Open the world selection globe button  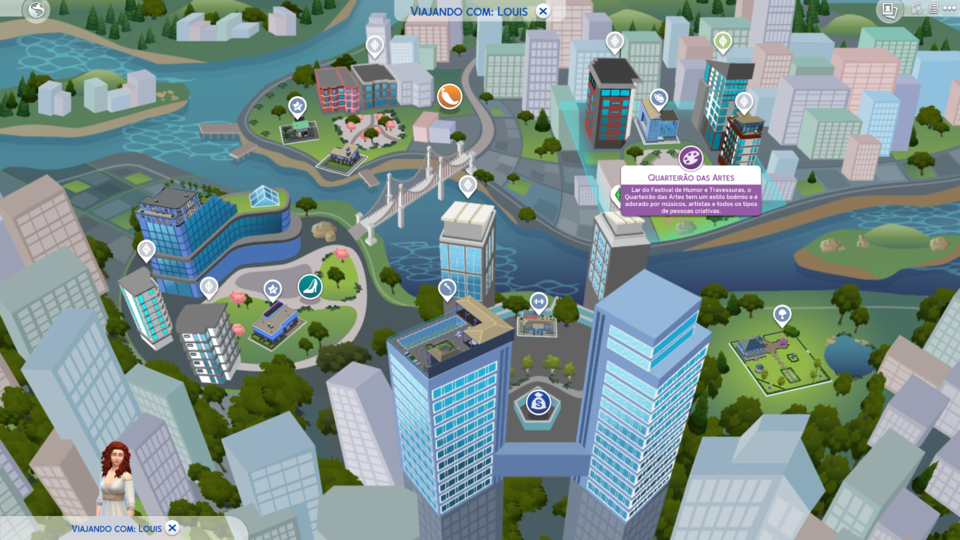[37, 11]
